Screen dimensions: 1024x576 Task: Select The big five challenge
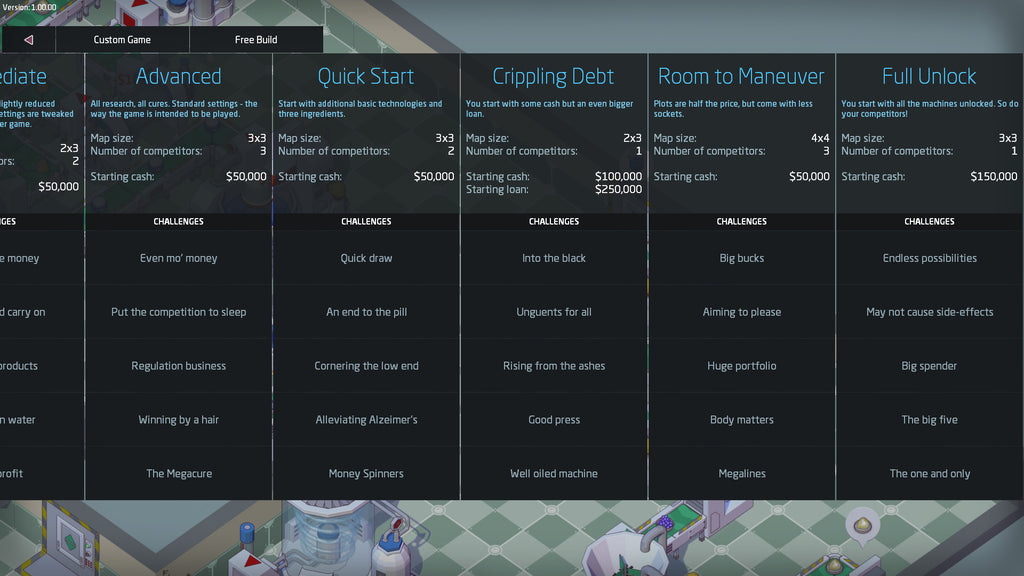point(929,420)
